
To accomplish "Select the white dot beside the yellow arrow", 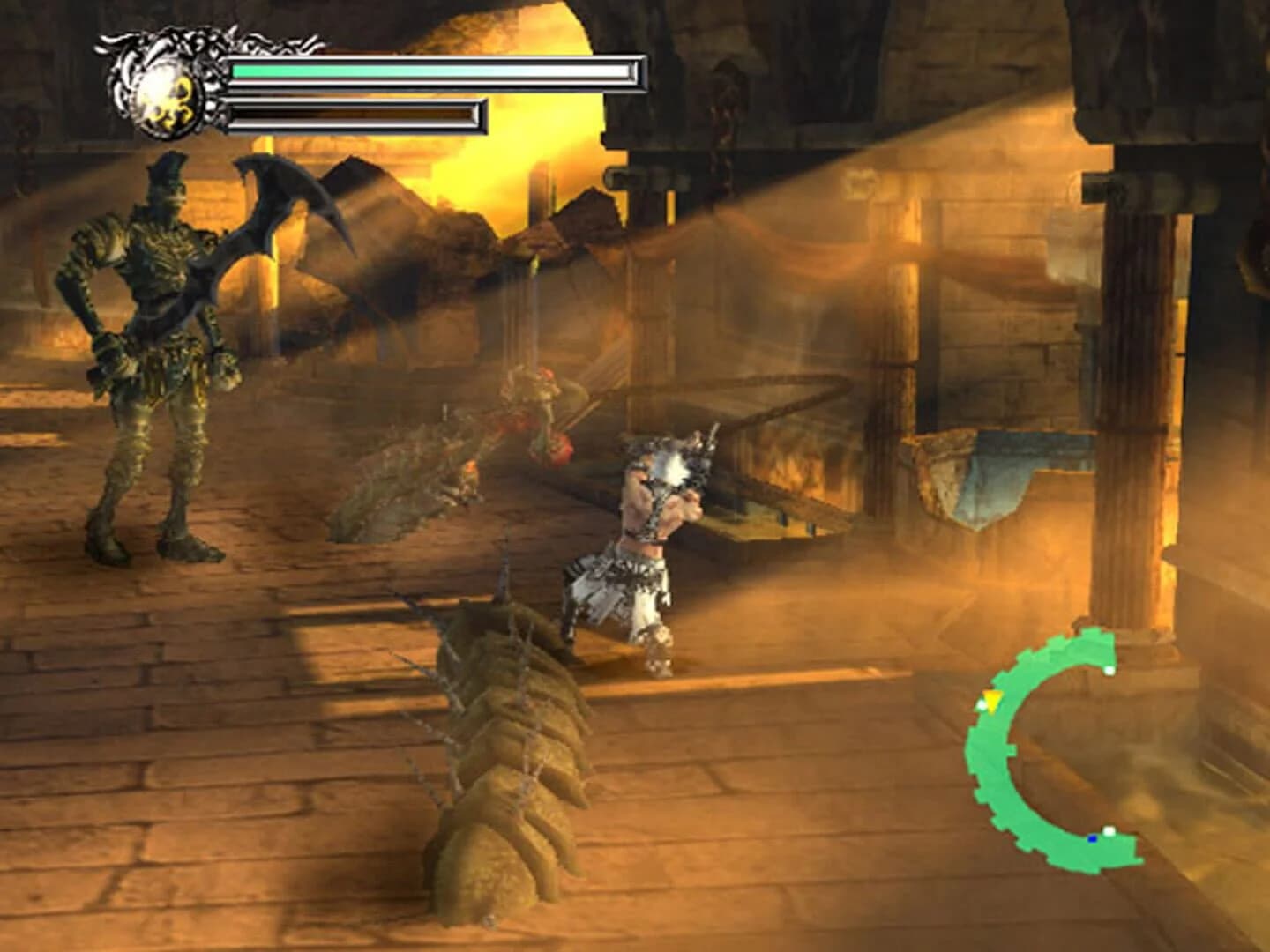I will point(981,703).
